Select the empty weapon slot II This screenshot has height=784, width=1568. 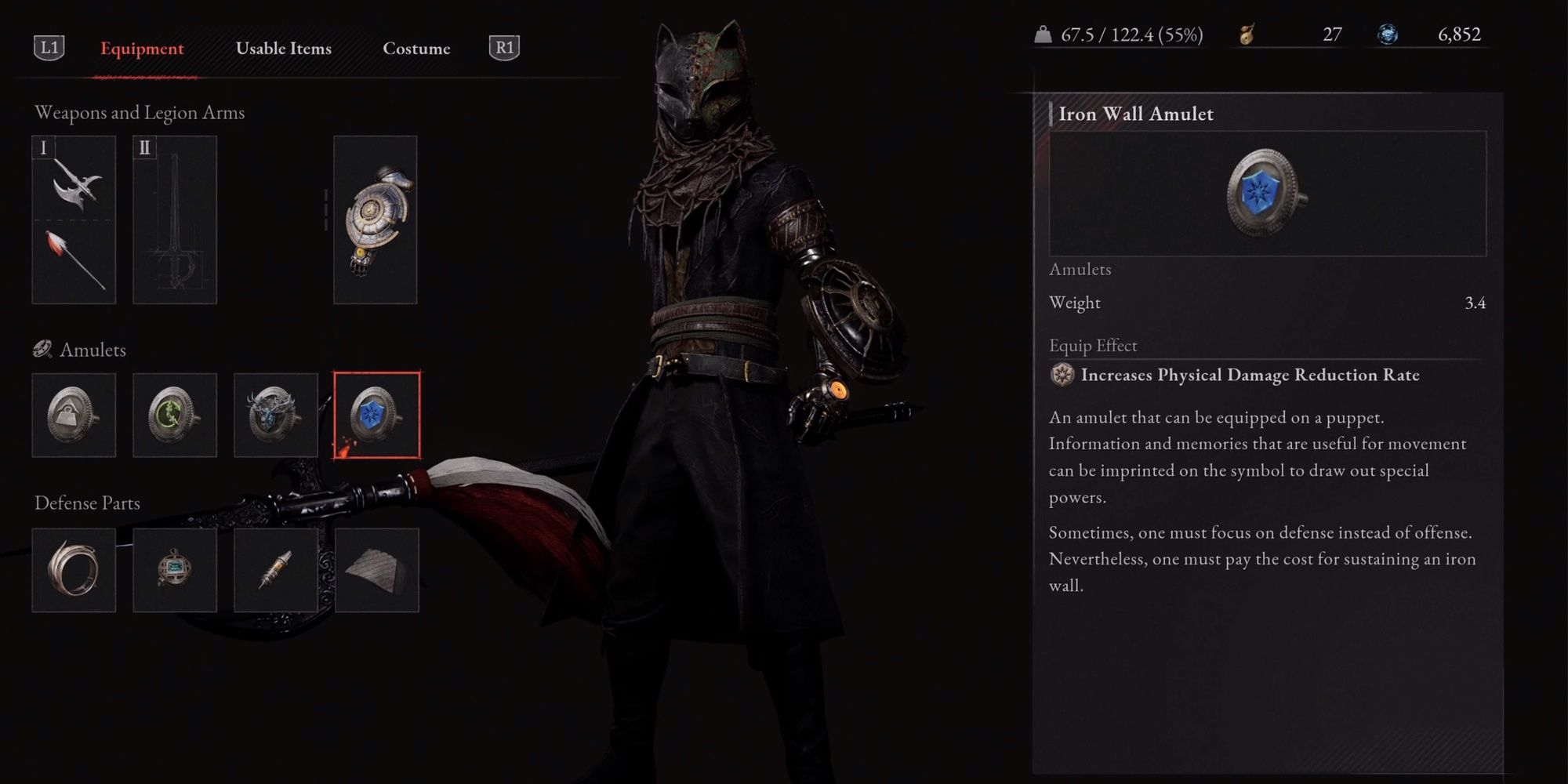(x=174, y=220)
